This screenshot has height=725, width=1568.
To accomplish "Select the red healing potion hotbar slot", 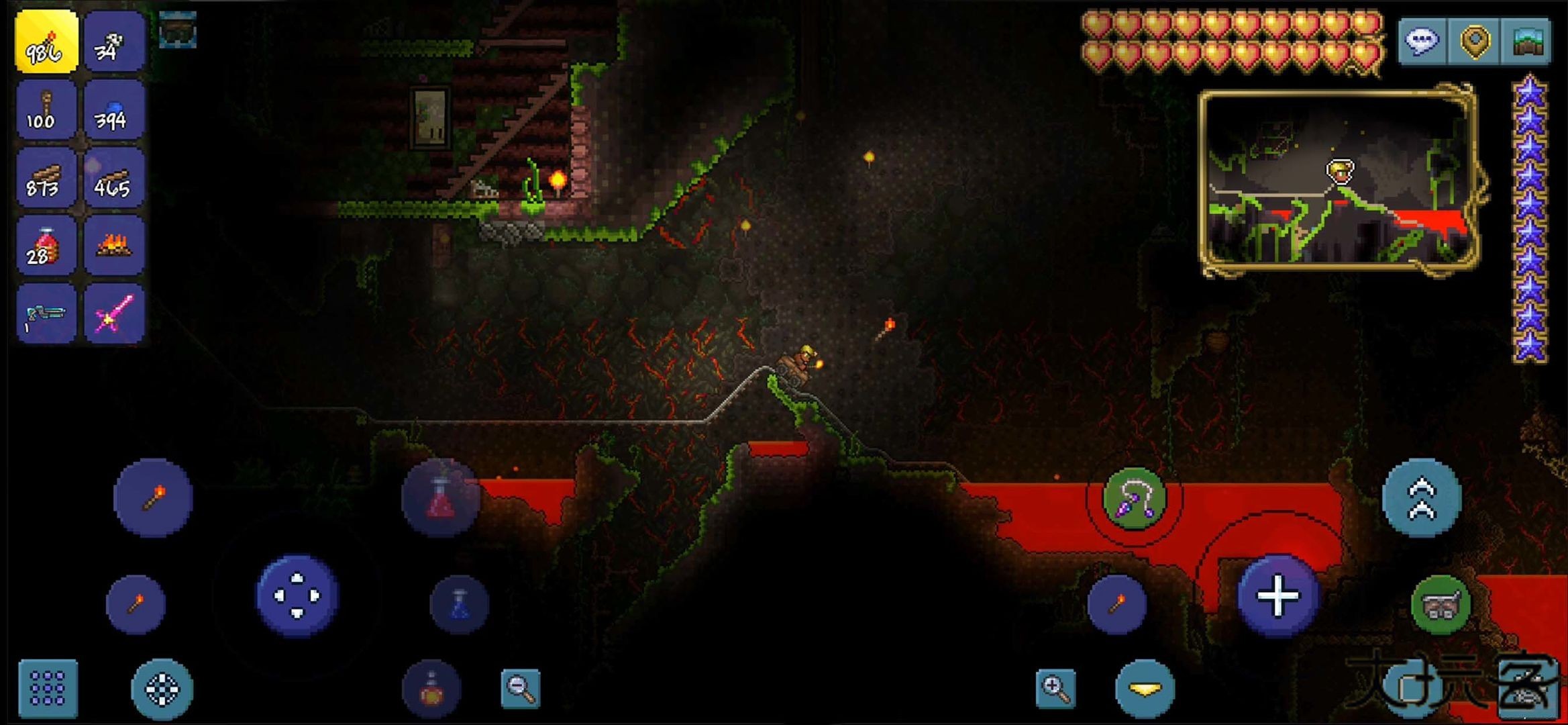I will [x=46, y=246].
